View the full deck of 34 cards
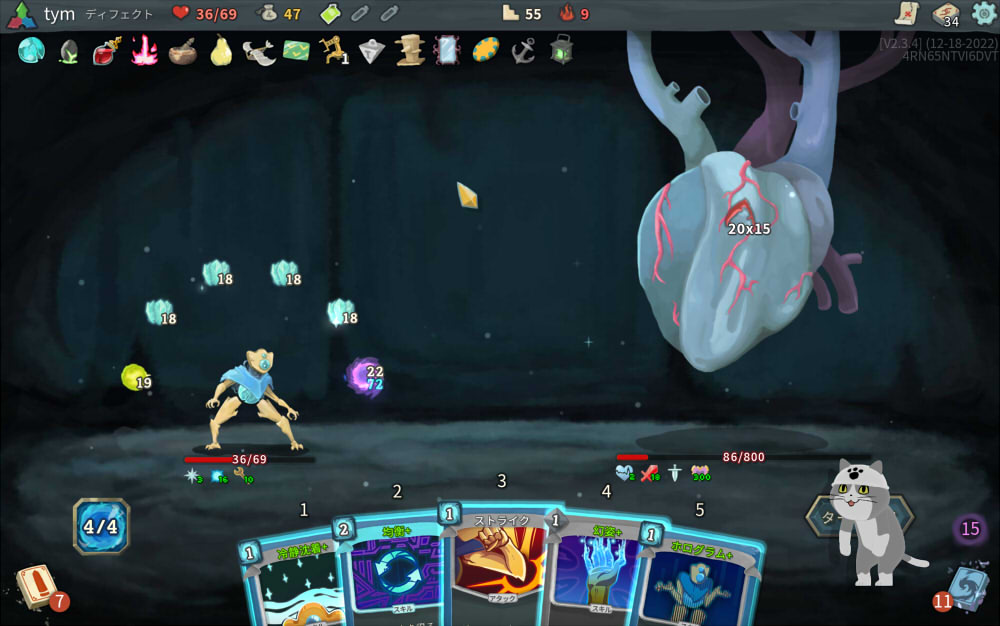1000x626 pixels. click(945, 14)
